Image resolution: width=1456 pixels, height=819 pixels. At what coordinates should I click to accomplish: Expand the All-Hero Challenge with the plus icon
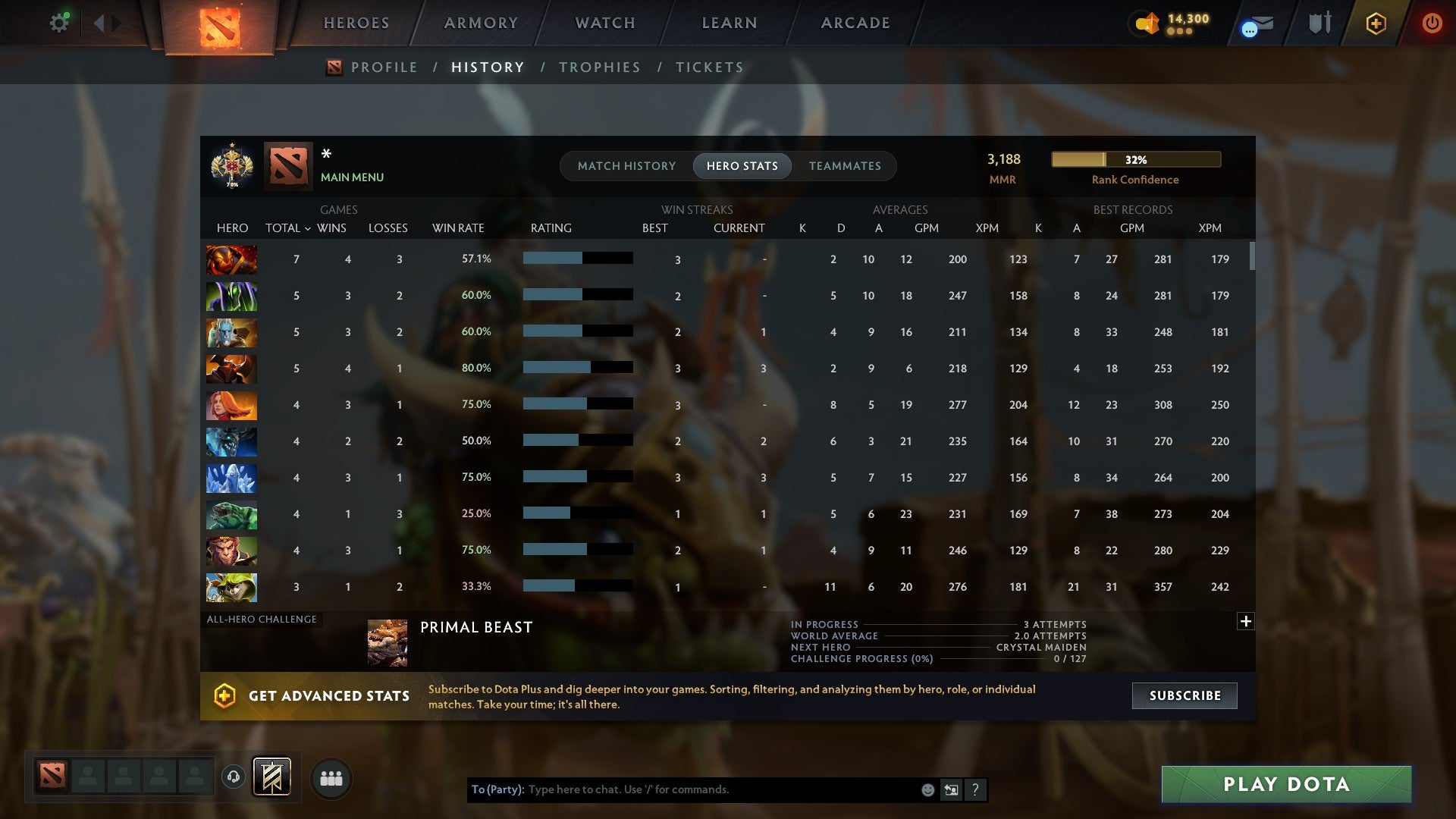(1246, 621)
